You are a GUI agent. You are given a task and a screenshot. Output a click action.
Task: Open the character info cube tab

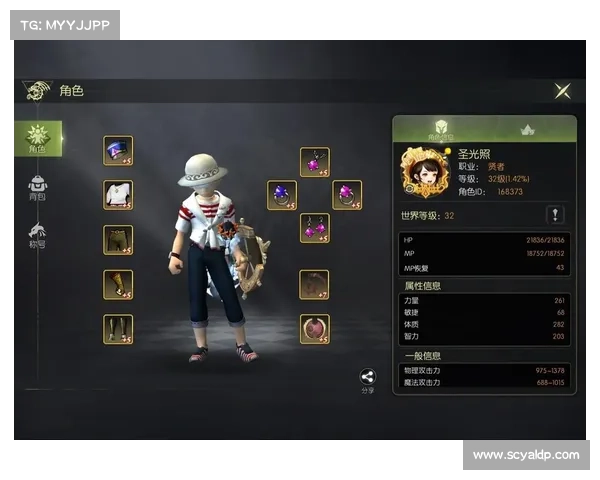pos(440,130)
